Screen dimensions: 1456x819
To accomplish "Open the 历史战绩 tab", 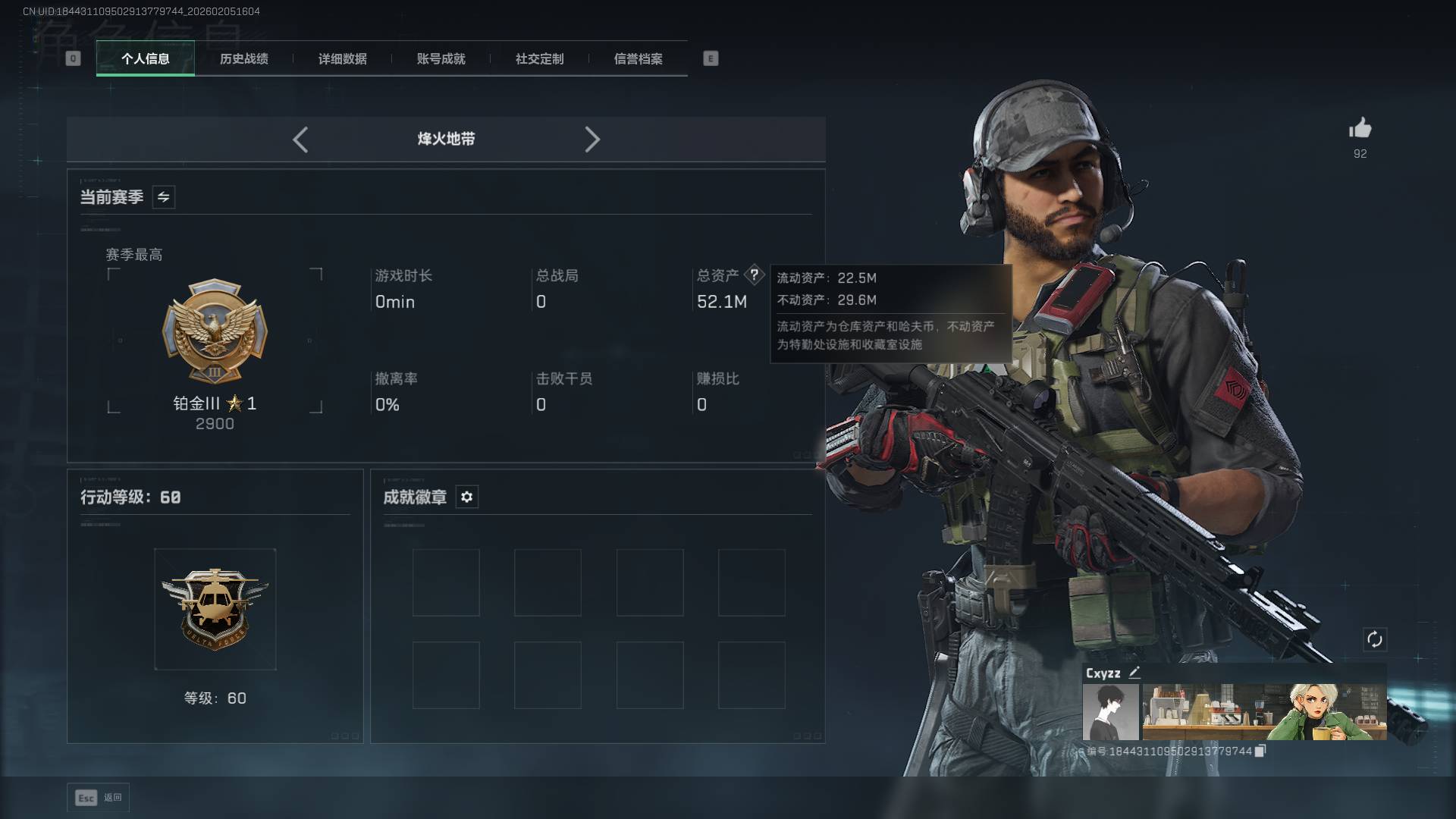I will (x=243, y=58).
